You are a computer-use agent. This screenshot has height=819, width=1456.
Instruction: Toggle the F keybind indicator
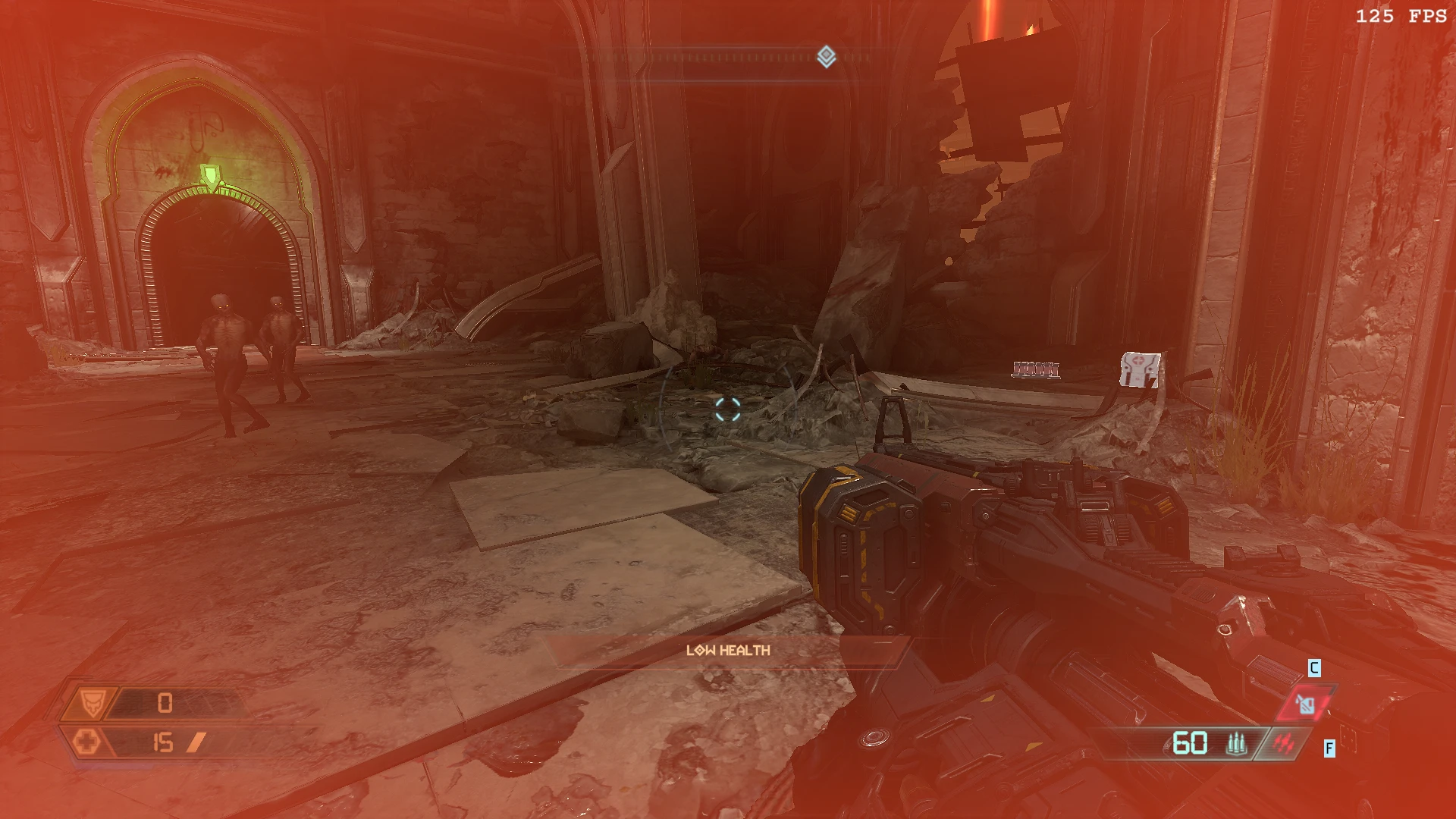[x=1330, y=748]
